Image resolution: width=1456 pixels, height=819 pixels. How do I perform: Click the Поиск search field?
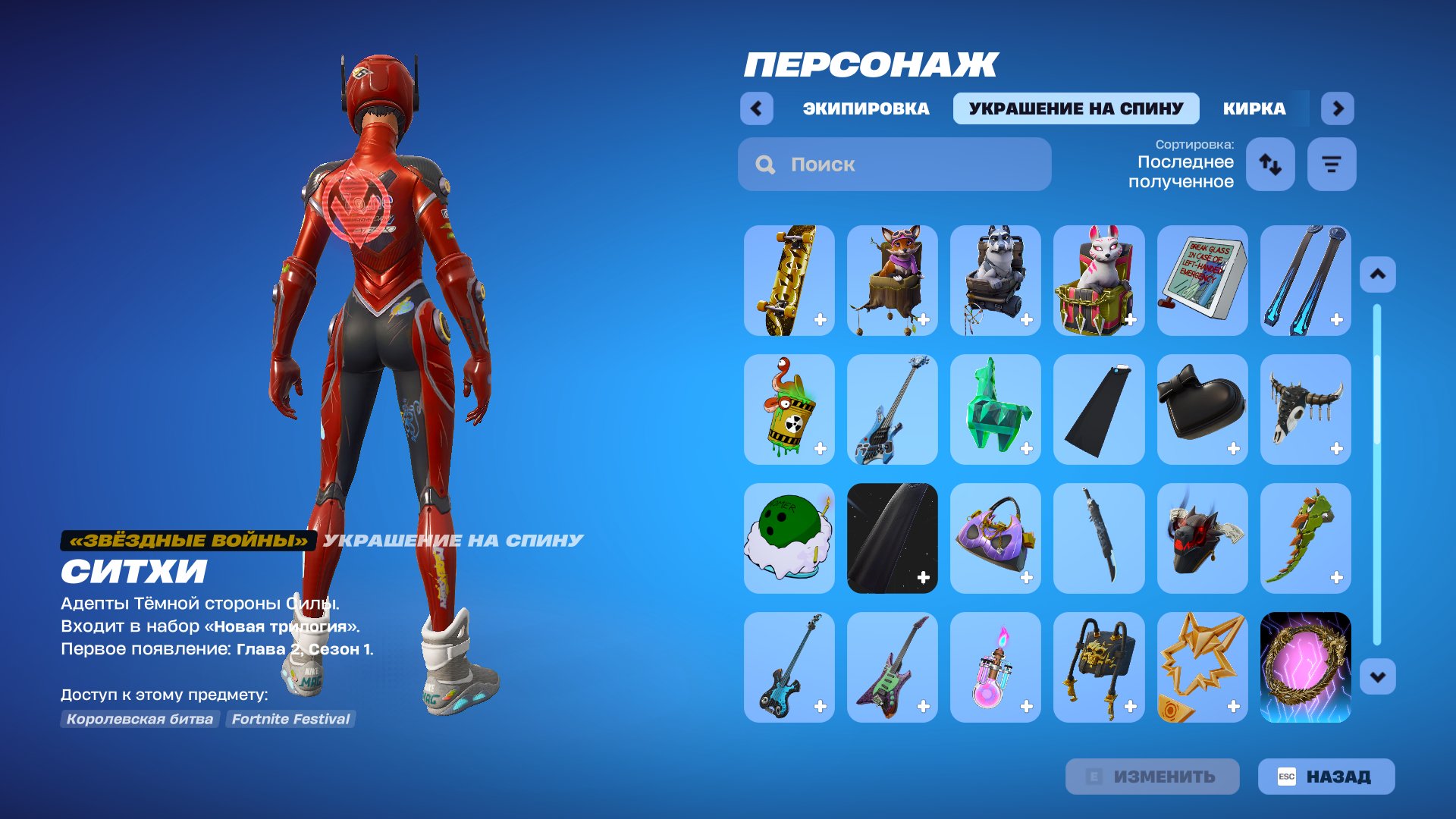[895, 164]
